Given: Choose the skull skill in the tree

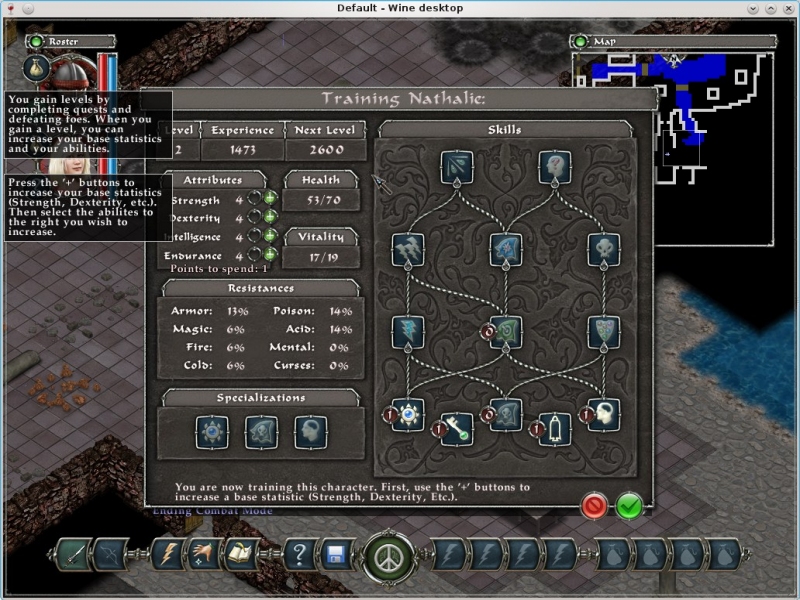Looking at the screenshot, I should point(603,250).
